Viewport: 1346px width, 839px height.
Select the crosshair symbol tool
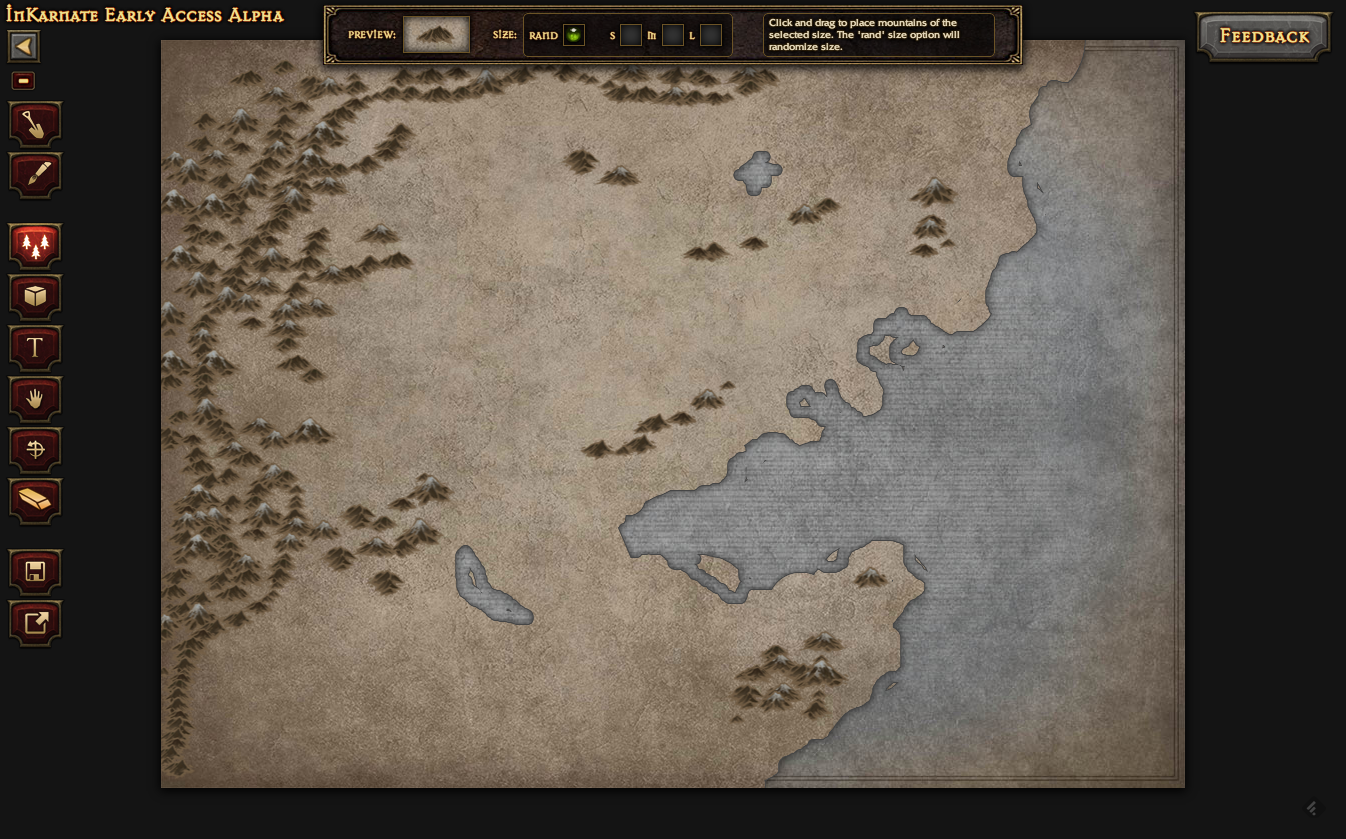click(x=35, y=449)
